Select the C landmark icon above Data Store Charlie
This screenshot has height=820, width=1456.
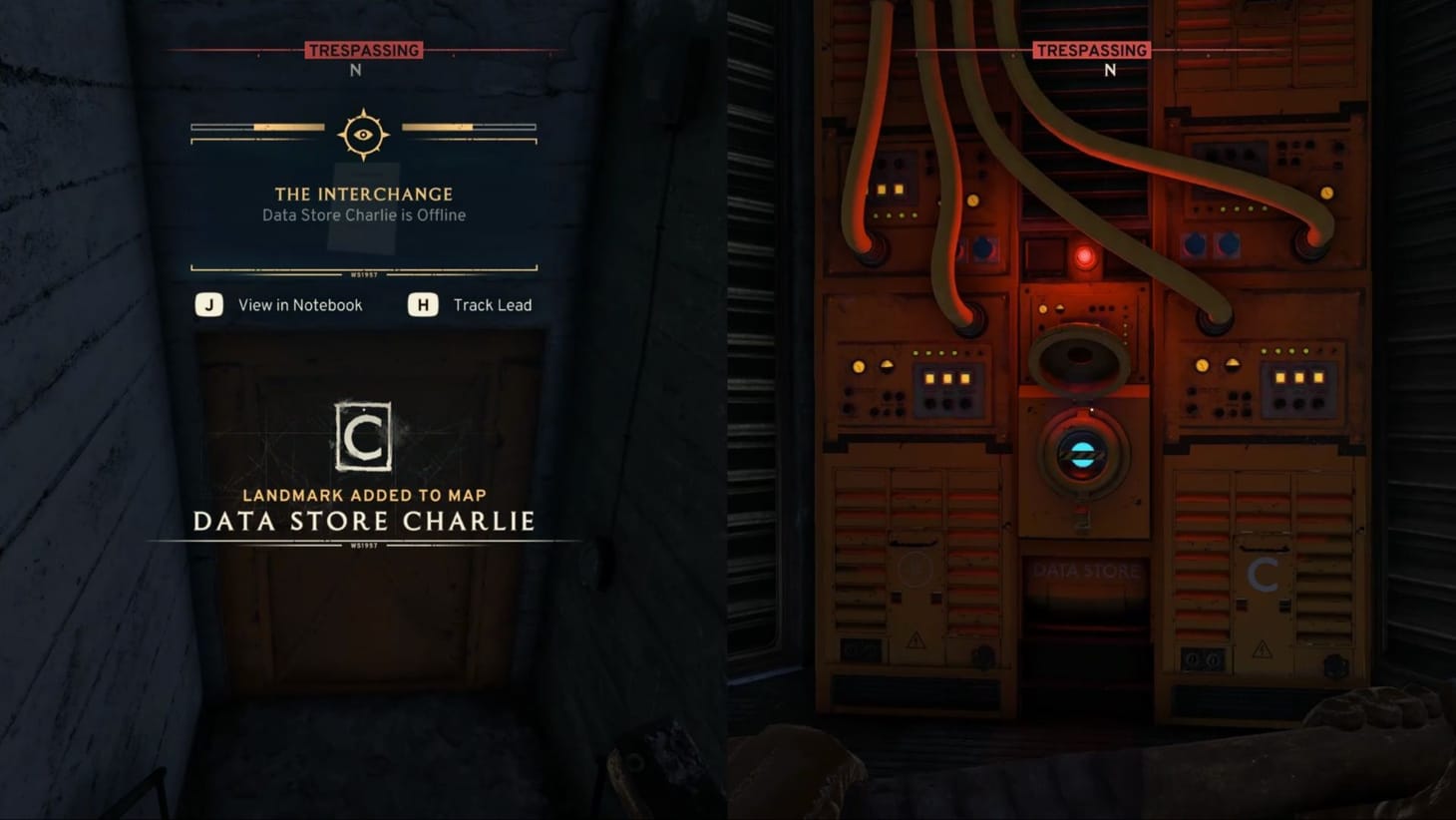363,438
